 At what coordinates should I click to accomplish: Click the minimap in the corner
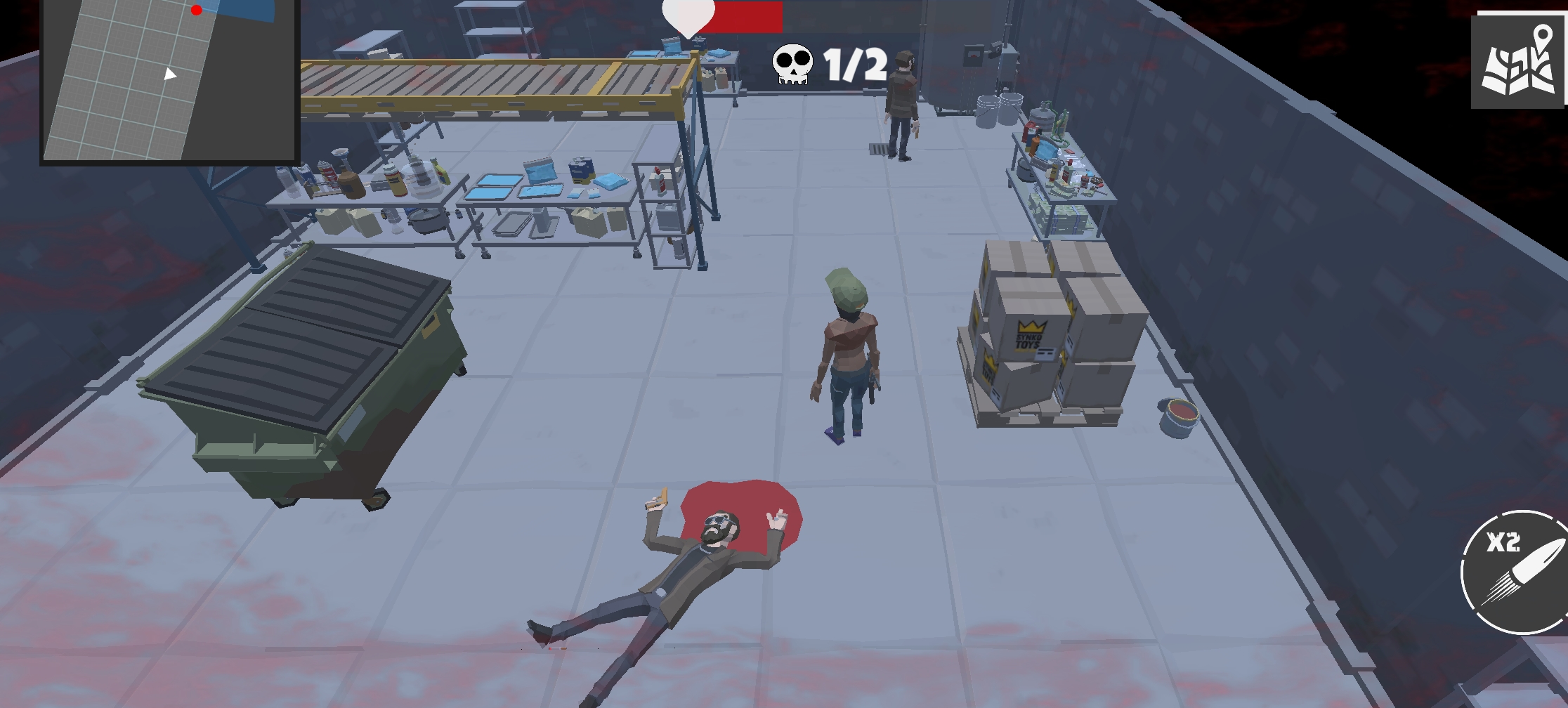[169, 79]
